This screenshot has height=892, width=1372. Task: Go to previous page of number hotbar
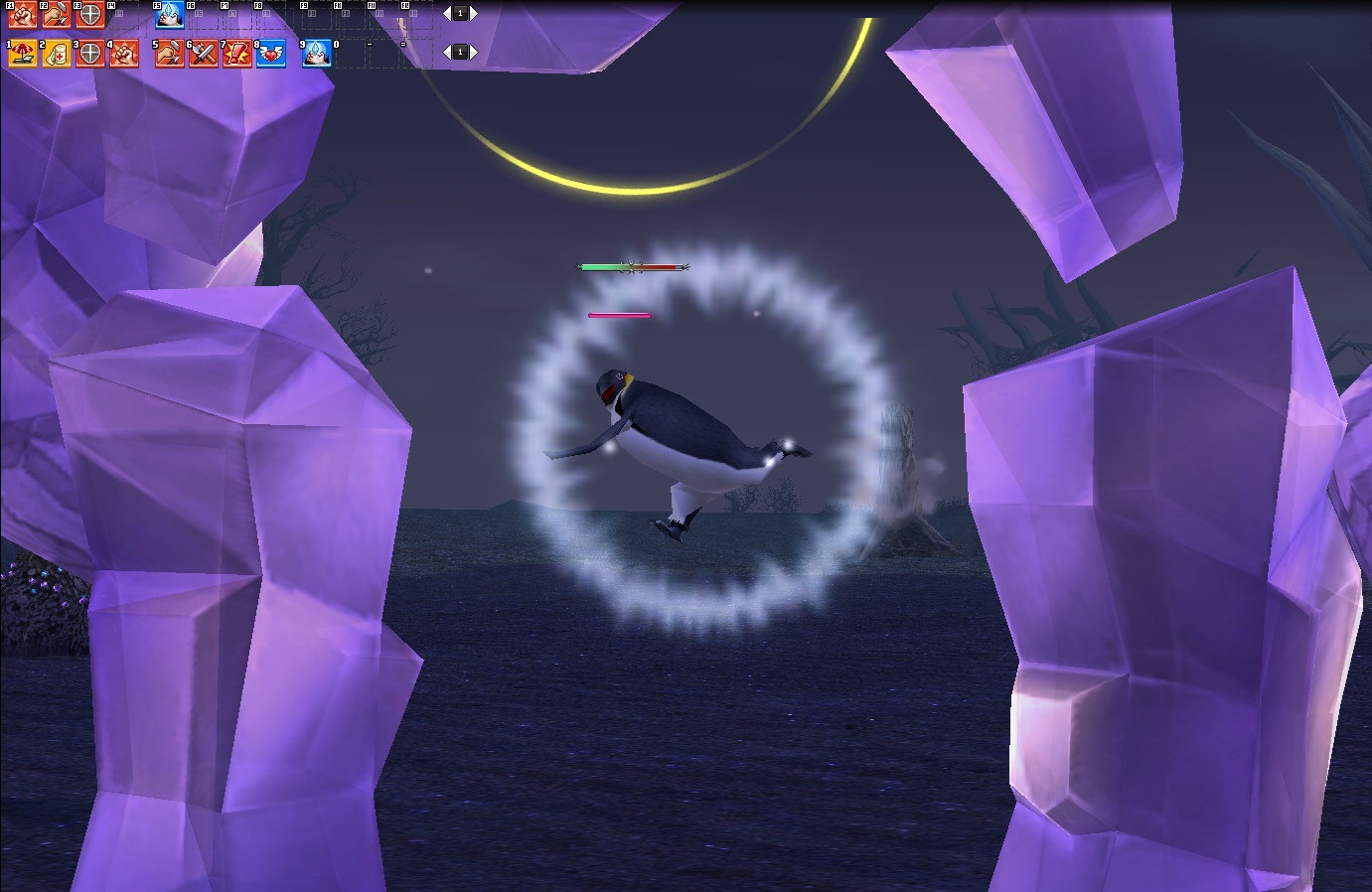point(447,52)
